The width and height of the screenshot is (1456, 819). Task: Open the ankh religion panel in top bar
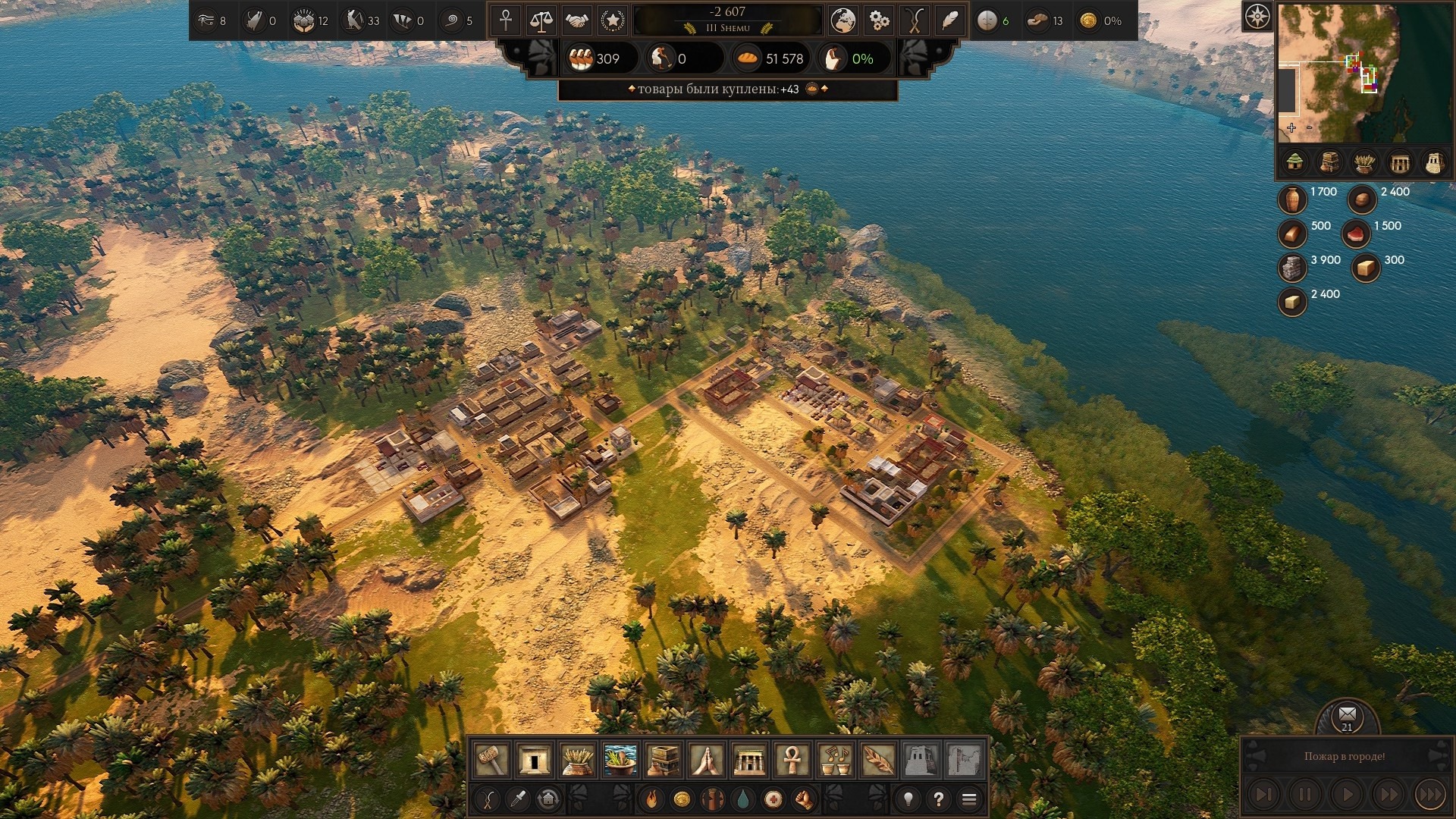click(506, 20)
